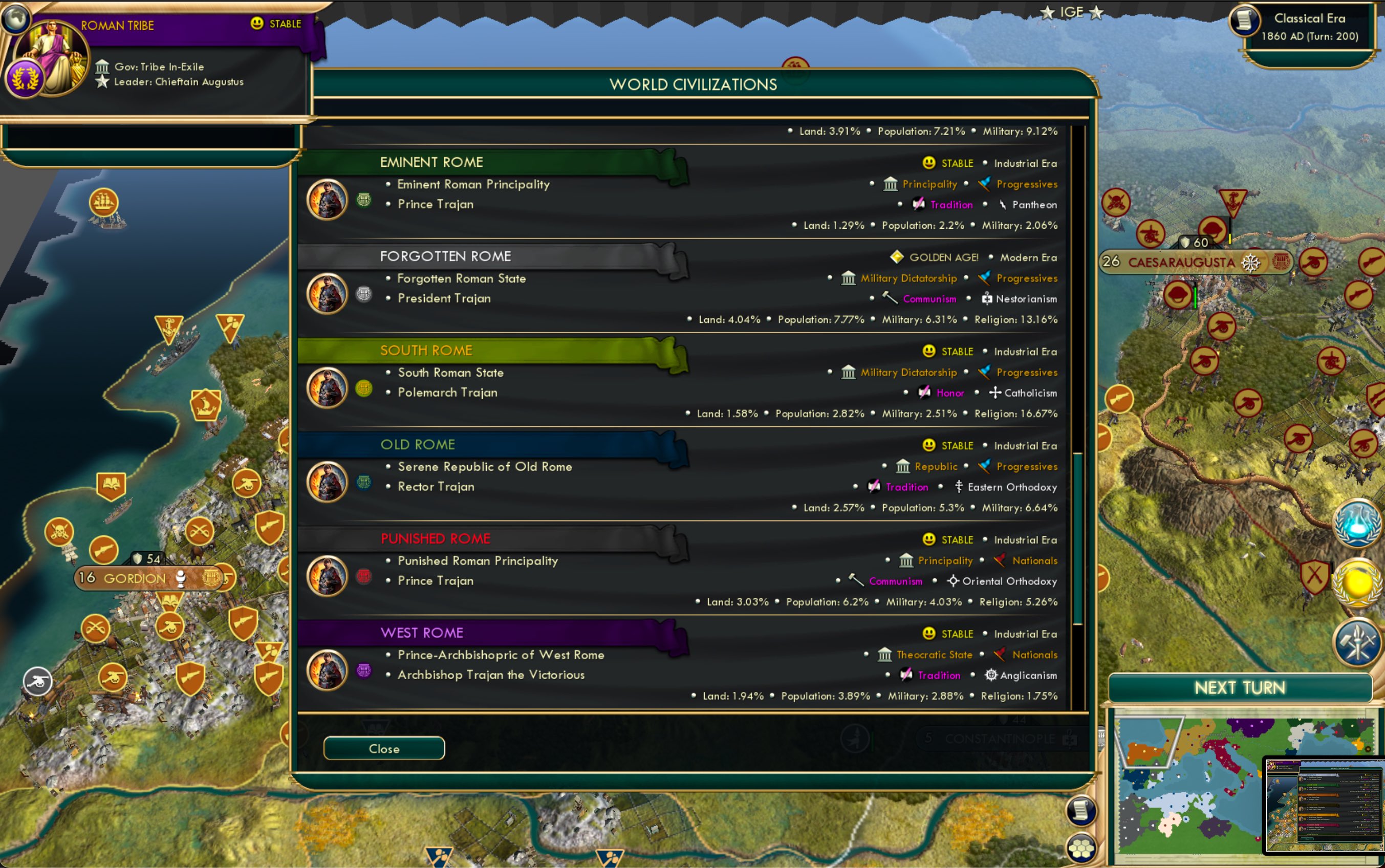Open the blue science flask notification
This screenshot has width=1385, height=868.
[x=1357, y=524]
